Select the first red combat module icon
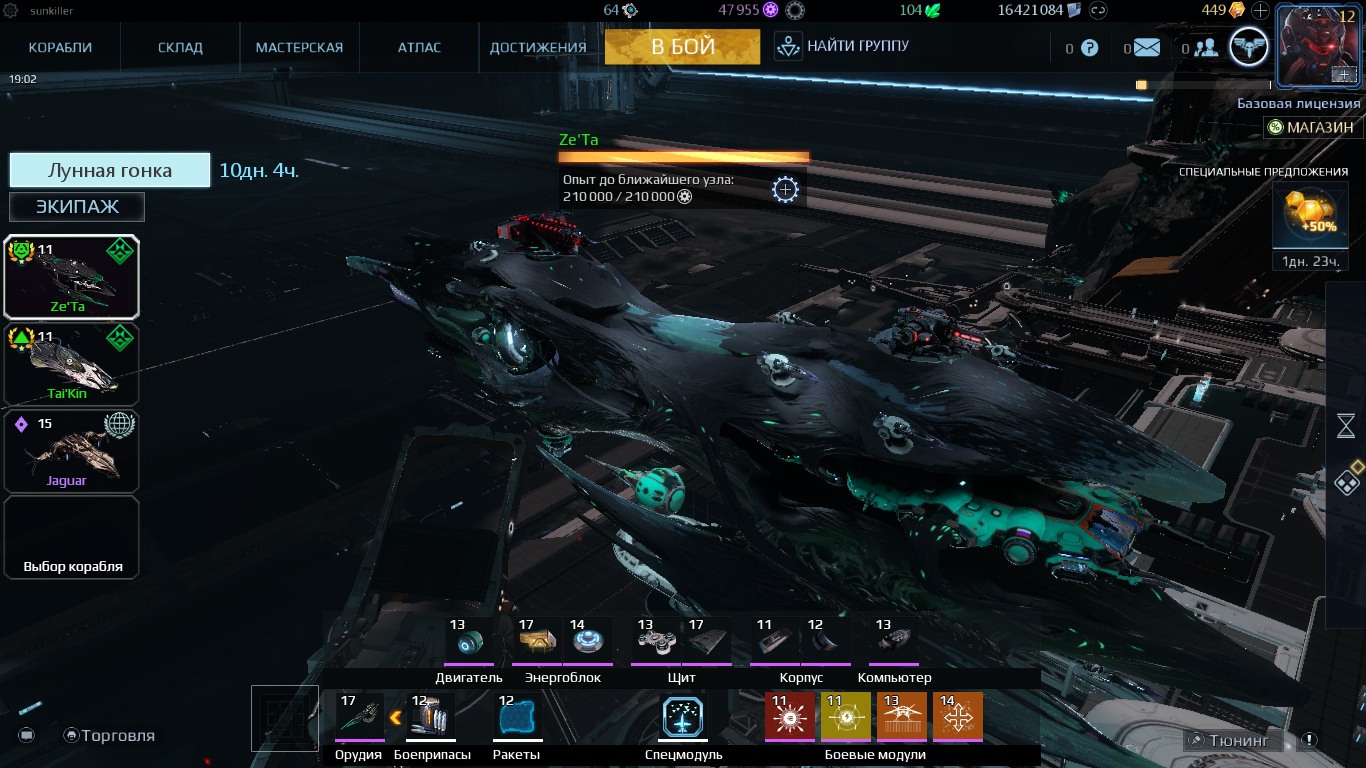 [x=790, y=716]
